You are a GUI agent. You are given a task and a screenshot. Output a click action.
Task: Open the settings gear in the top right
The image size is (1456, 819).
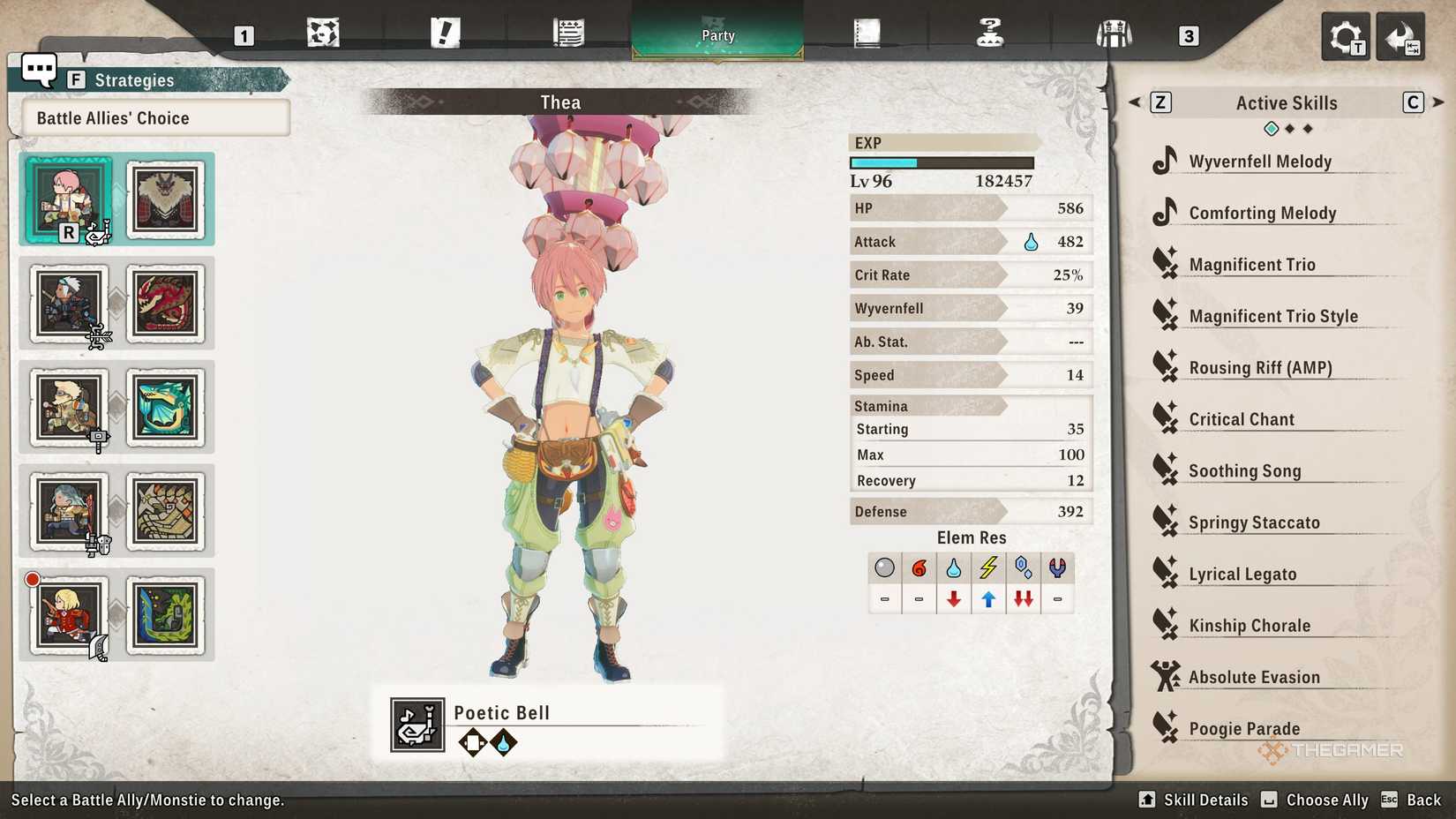point(1345,35)
